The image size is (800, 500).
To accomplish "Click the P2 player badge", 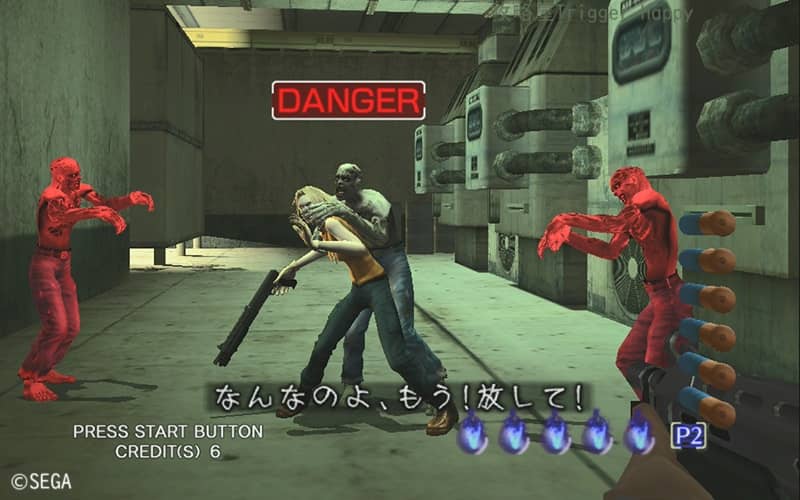I will point(687,436).
